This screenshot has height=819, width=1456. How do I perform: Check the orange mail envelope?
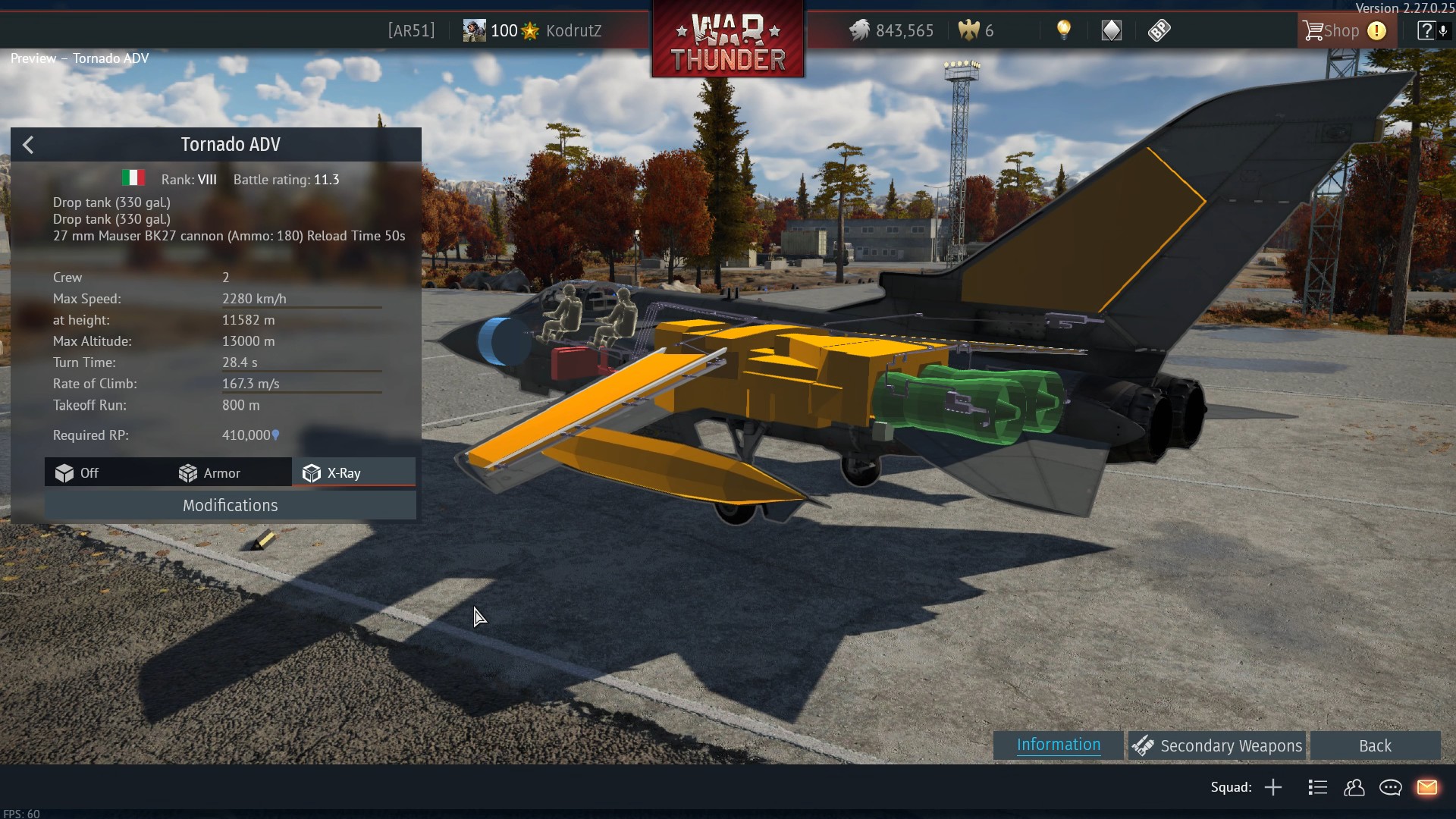[x=1426, y=788]
